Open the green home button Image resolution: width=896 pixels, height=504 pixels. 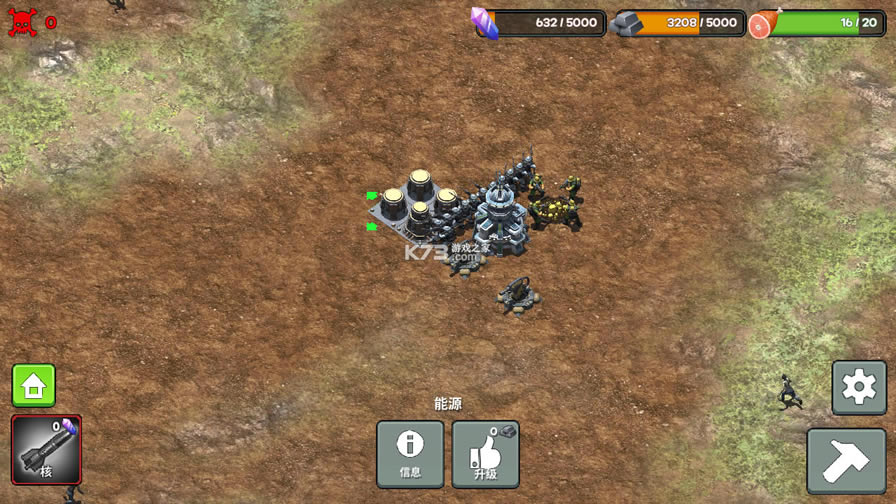(33, 386)
